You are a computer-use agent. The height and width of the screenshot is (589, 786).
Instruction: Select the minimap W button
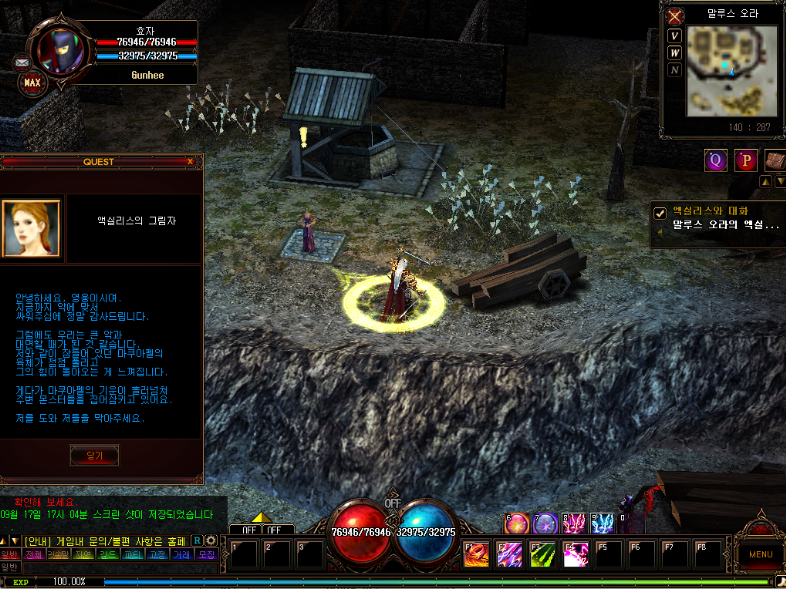675,53
